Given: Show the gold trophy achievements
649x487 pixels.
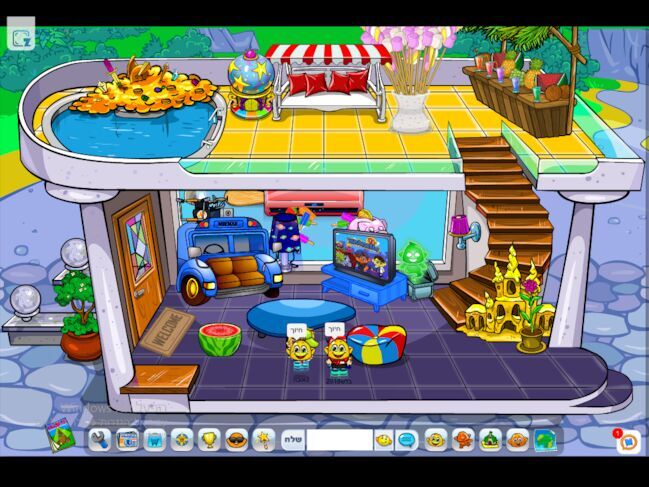Looking at the screenshot, I should [209, 439].
